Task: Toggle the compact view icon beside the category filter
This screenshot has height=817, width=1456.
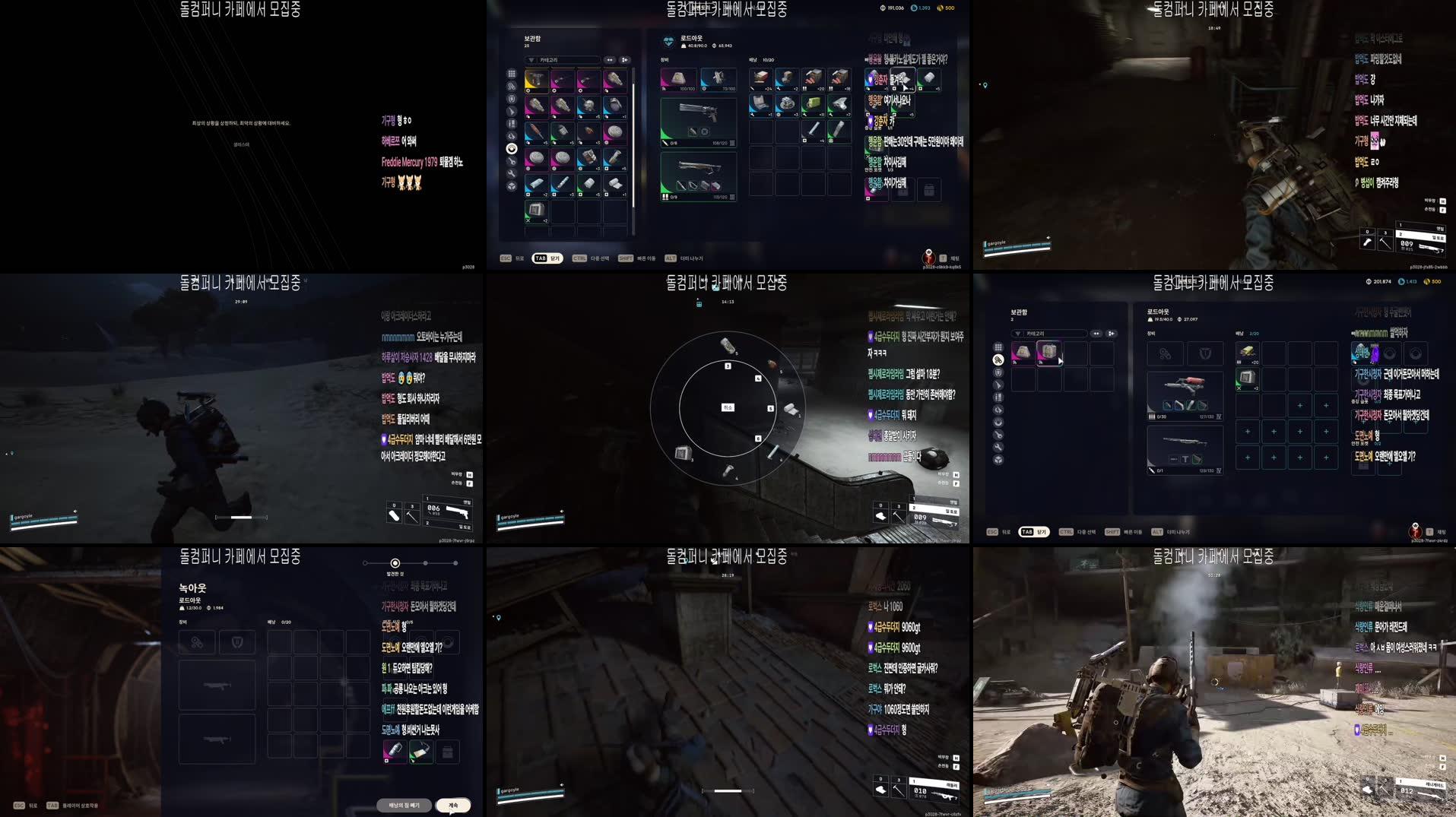Action: point(625,60)
